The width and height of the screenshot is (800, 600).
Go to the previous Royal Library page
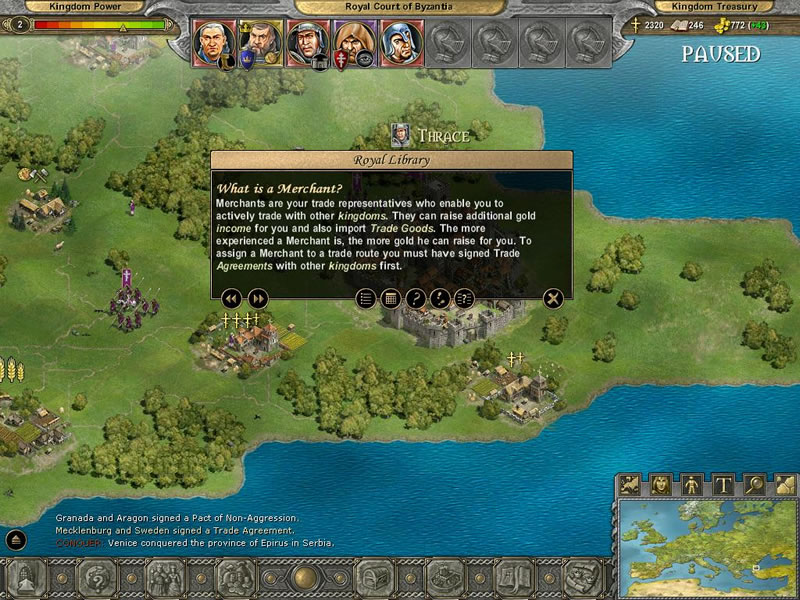(231, 298)
